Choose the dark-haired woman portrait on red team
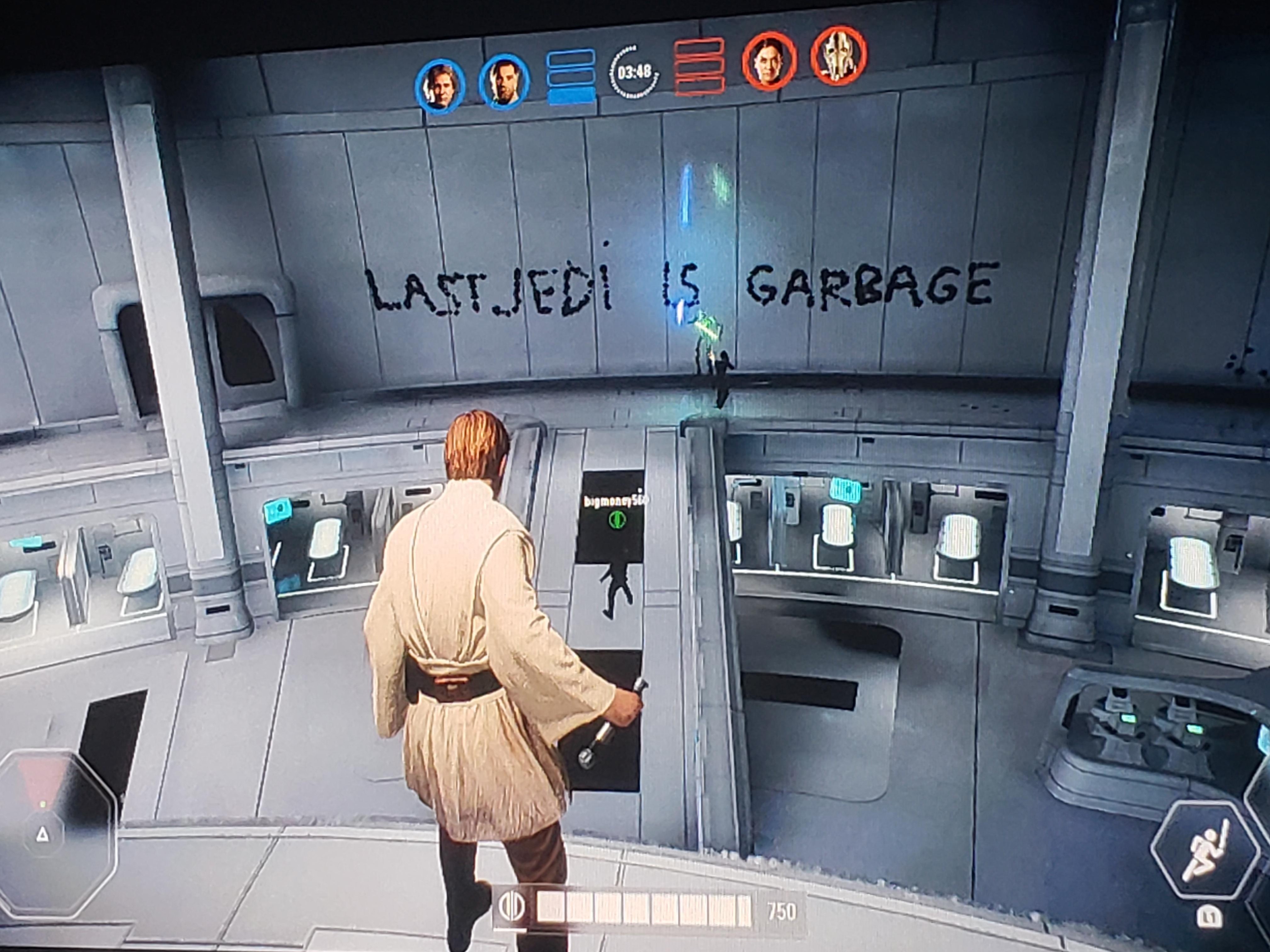The image size is (1270, 952). [x=769, y=60]
